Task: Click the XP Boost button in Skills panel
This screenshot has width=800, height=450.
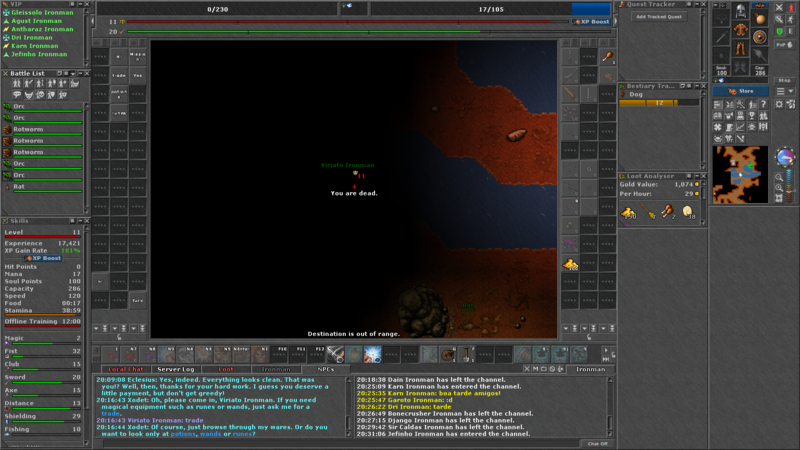Action: (x=44, y=258)
